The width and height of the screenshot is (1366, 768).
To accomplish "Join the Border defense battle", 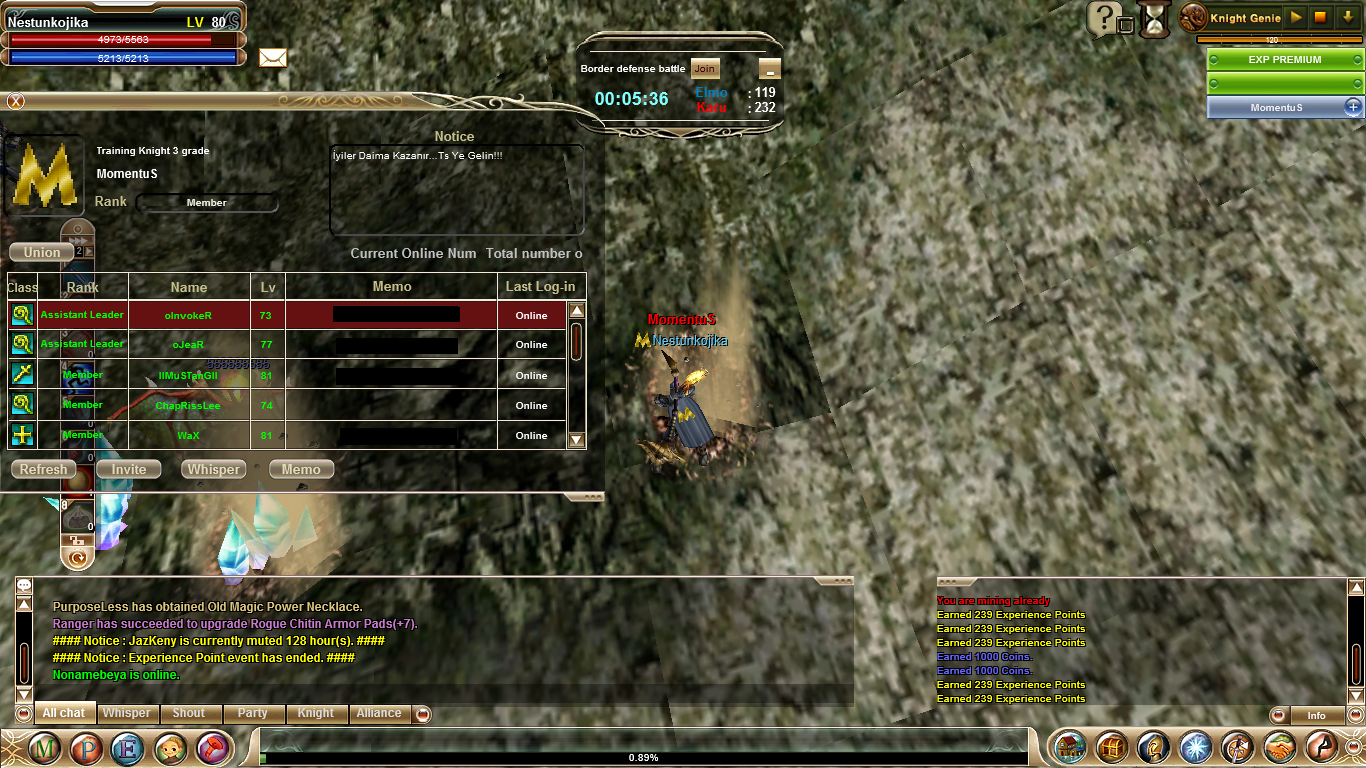I will tap(705, 68).
